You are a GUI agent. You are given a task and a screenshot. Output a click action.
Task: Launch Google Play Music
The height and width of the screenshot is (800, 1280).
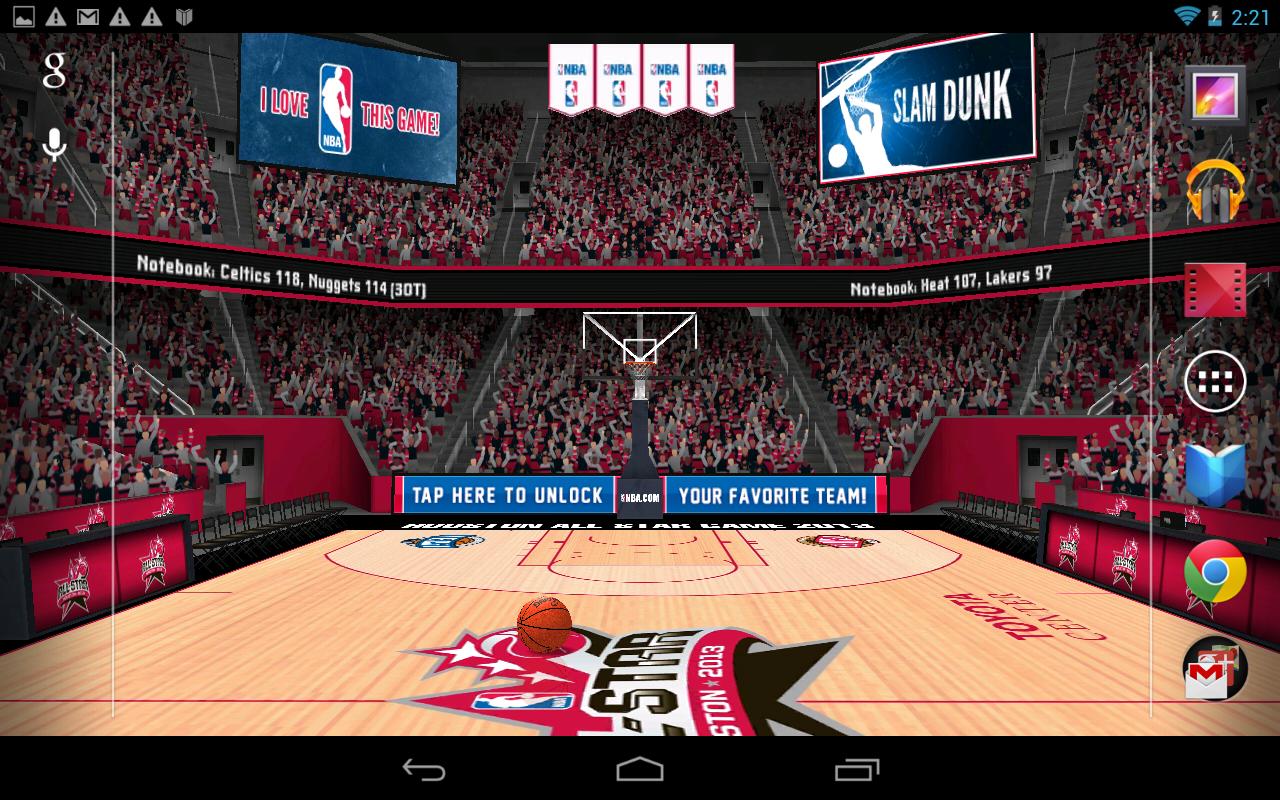point(1216,193)
